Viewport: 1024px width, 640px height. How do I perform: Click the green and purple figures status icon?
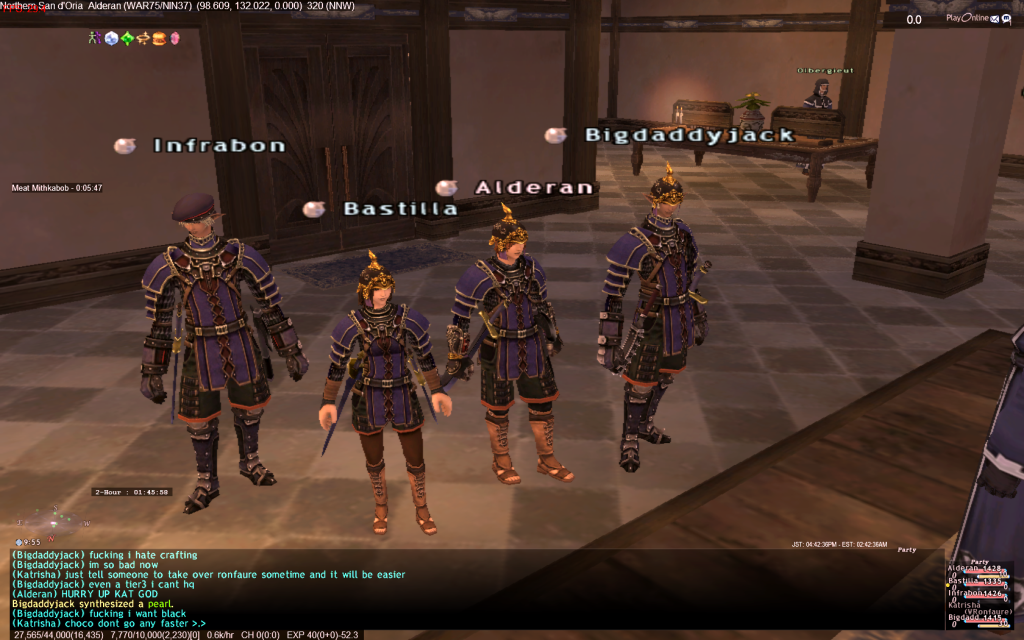click(x=95, y=38)
